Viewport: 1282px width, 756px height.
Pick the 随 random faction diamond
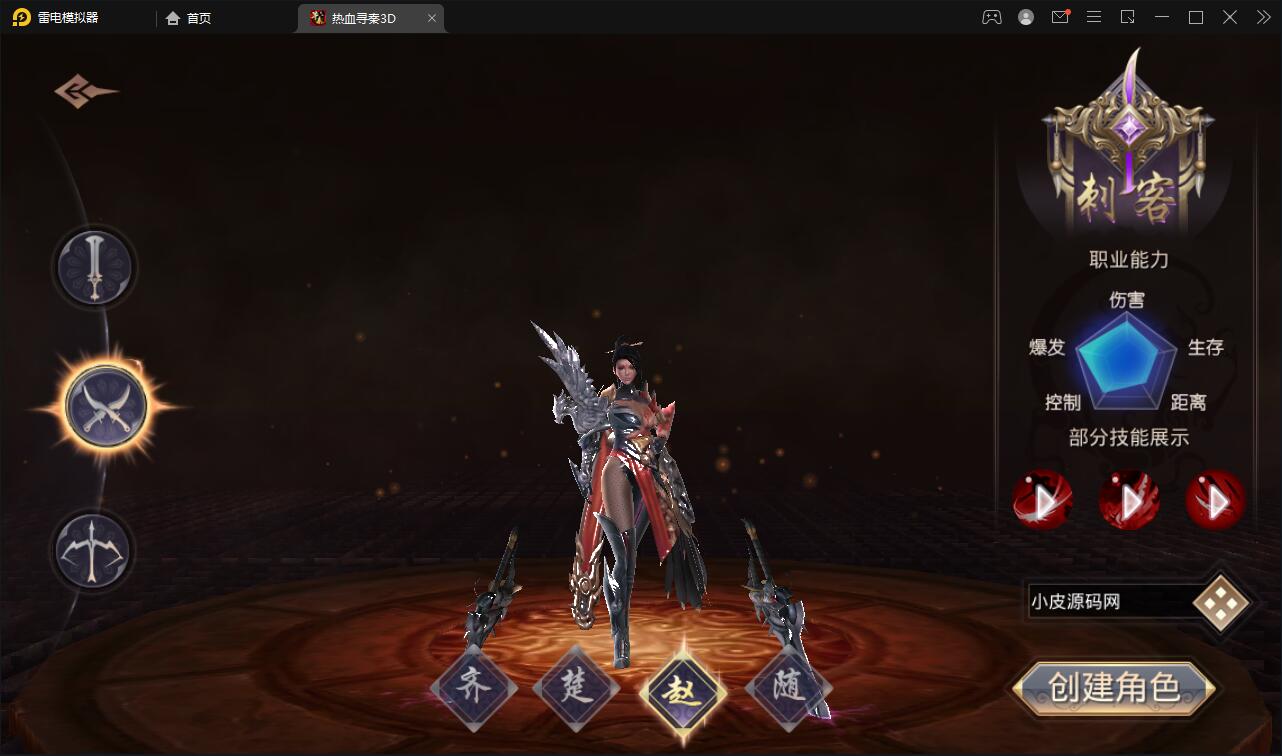788,688
